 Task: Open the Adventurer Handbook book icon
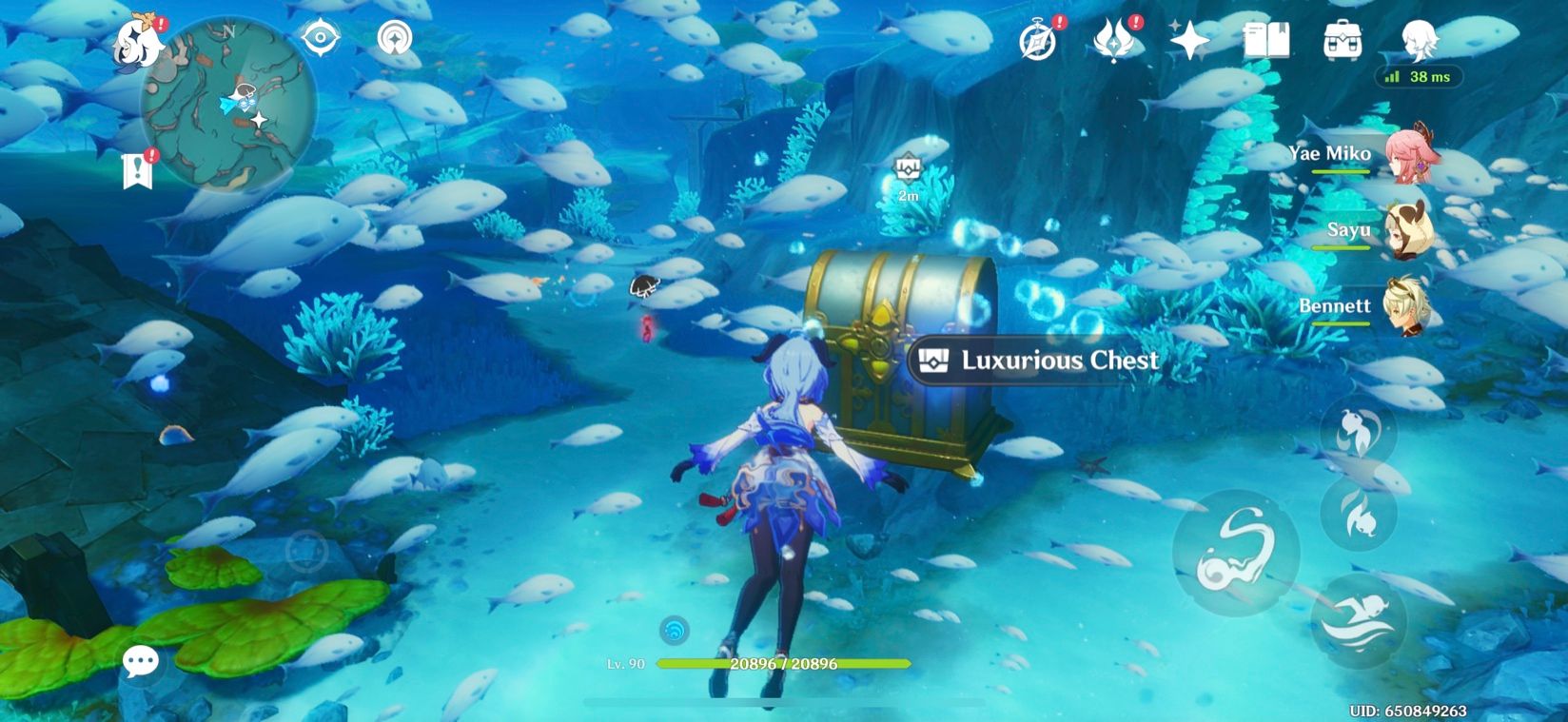point(1268,40)
